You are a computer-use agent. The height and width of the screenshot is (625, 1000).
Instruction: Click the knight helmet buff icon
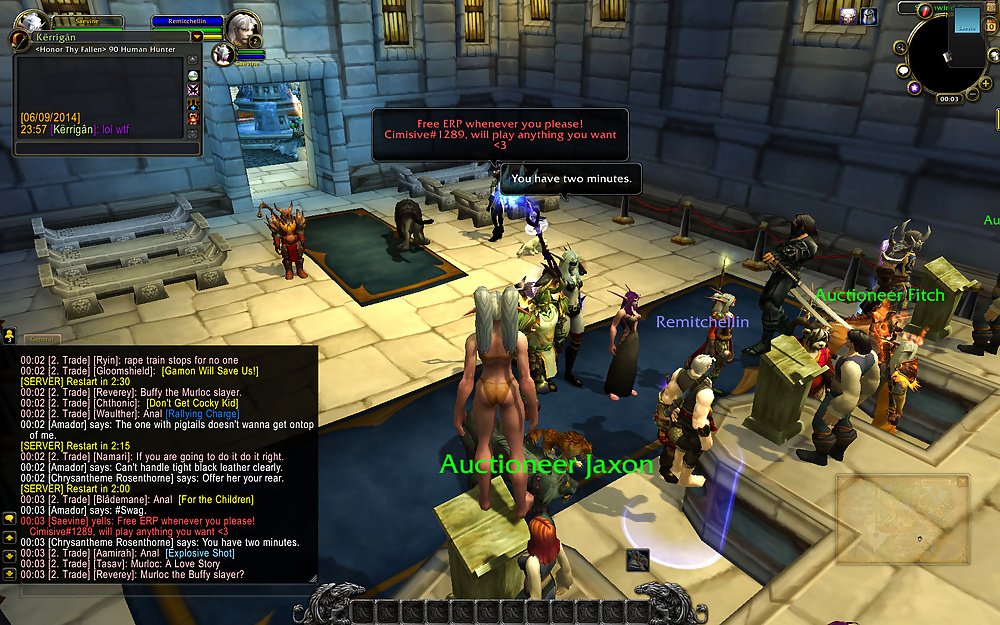coord(868,15)
